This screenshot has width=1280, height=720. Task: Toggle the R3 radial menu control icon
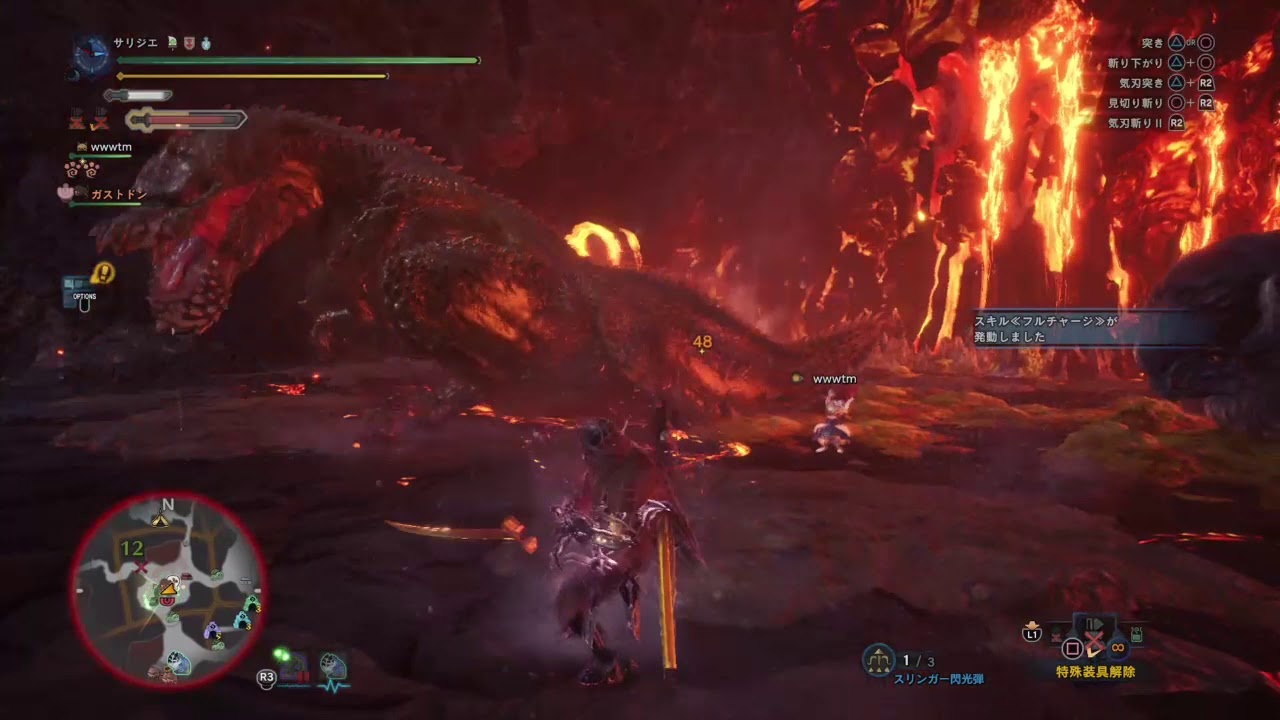265,680
